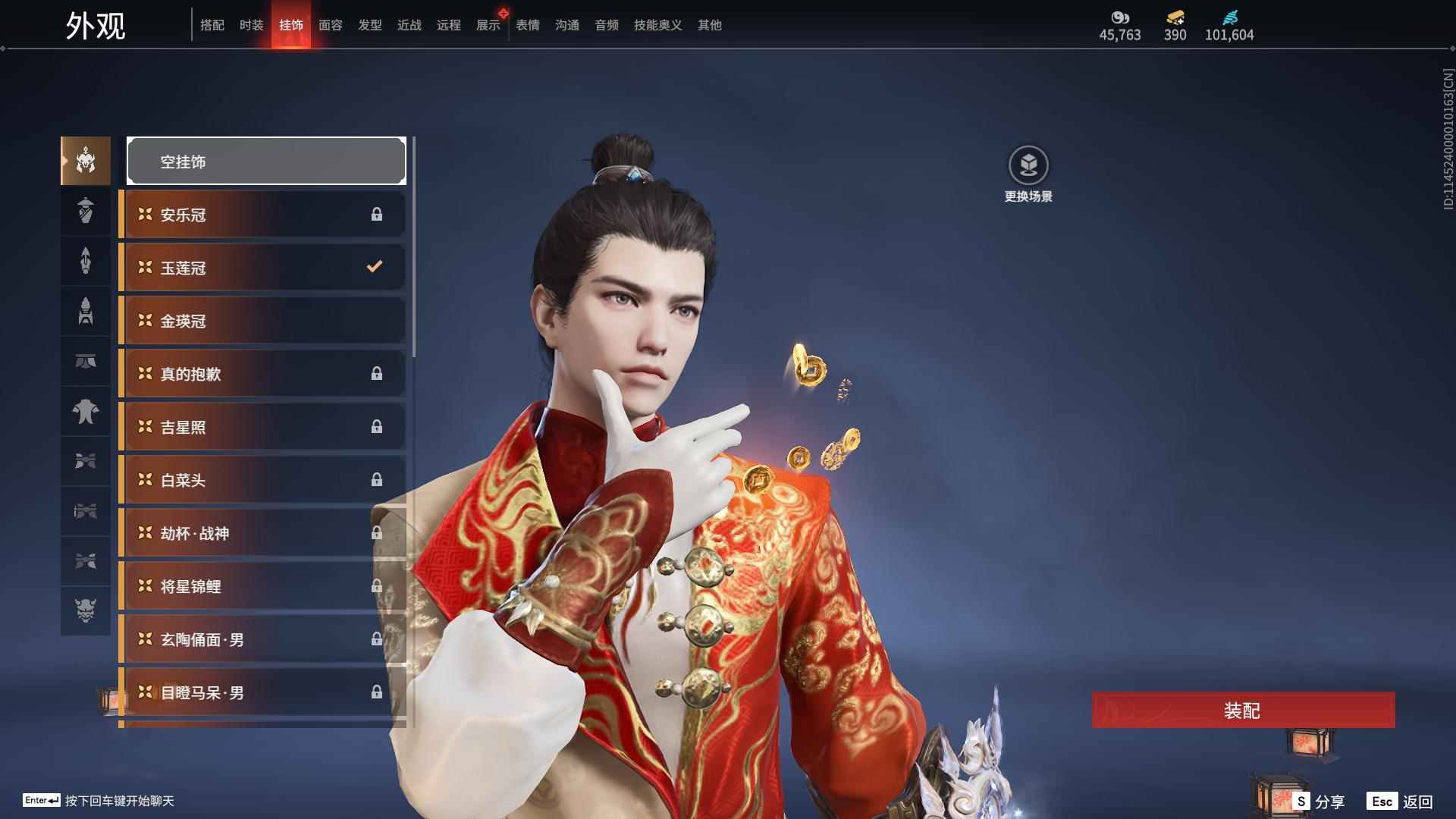Unequip 玉莲冠 by clicking its checkmark

pos(373,267)
